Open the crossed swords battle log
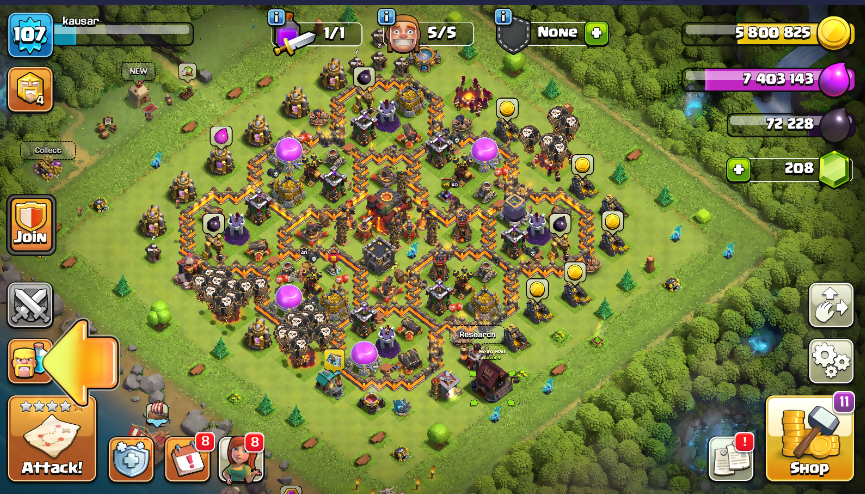Screen dimensions: 865x494 pyautogui.click(x=30, y=305)
